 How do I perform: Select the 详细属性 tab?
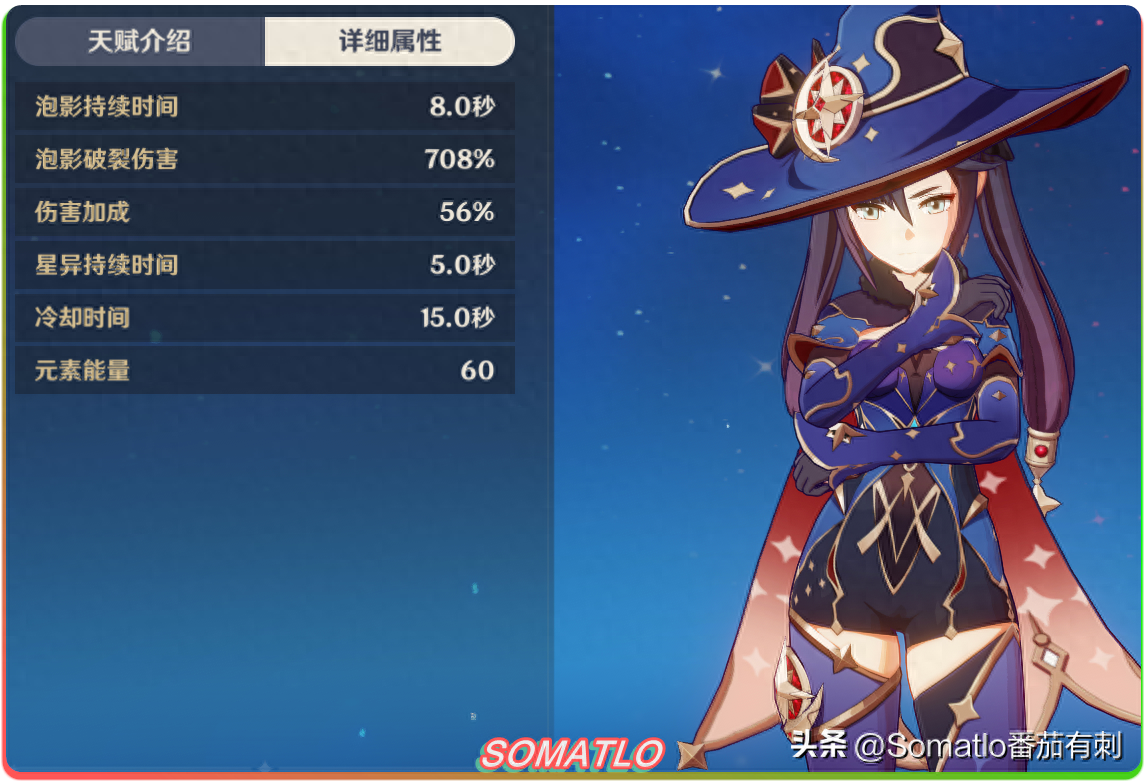pos(390,41)
